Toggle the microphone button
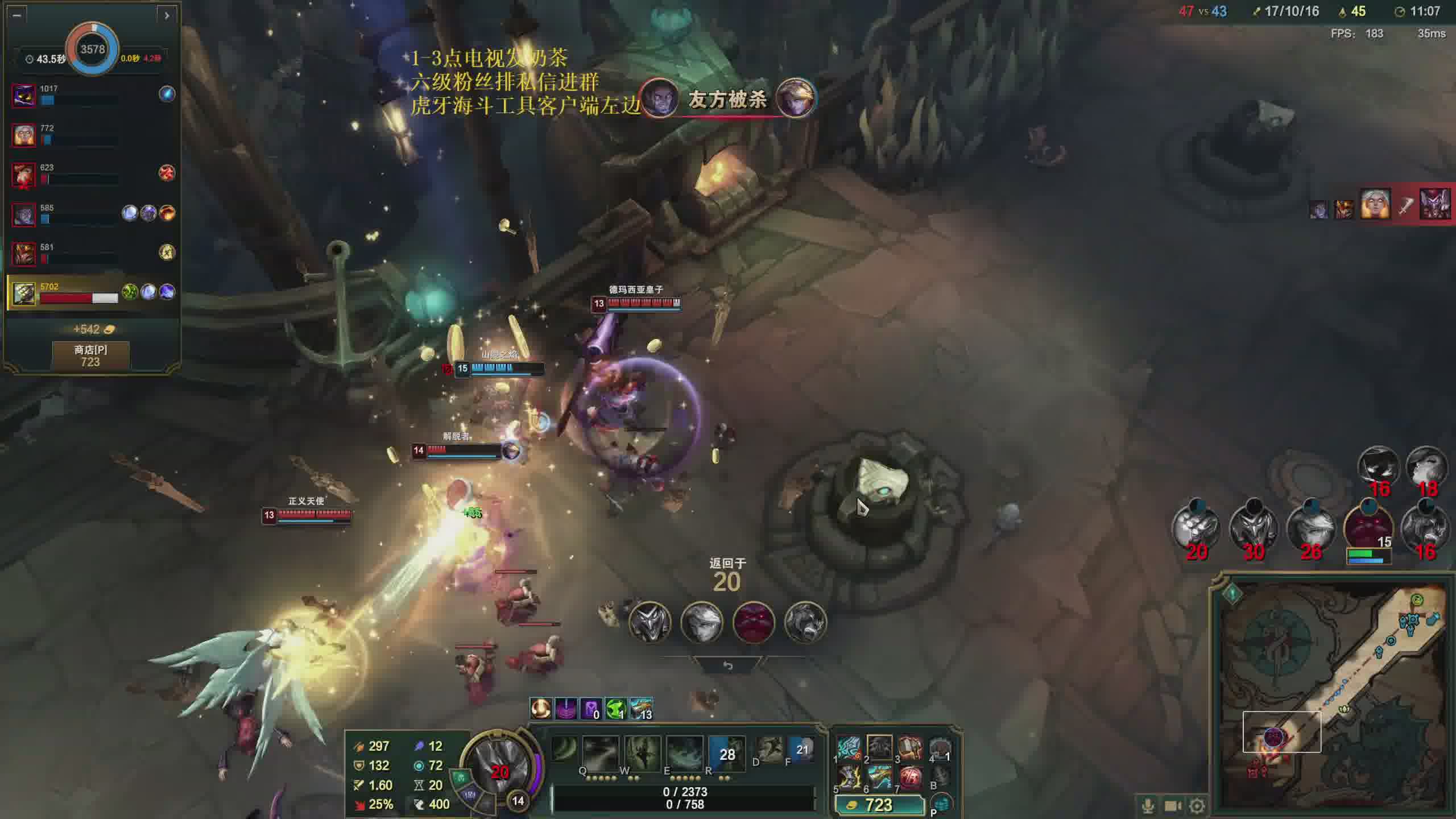1456x819 pixels. click(x=1148, y=805)
